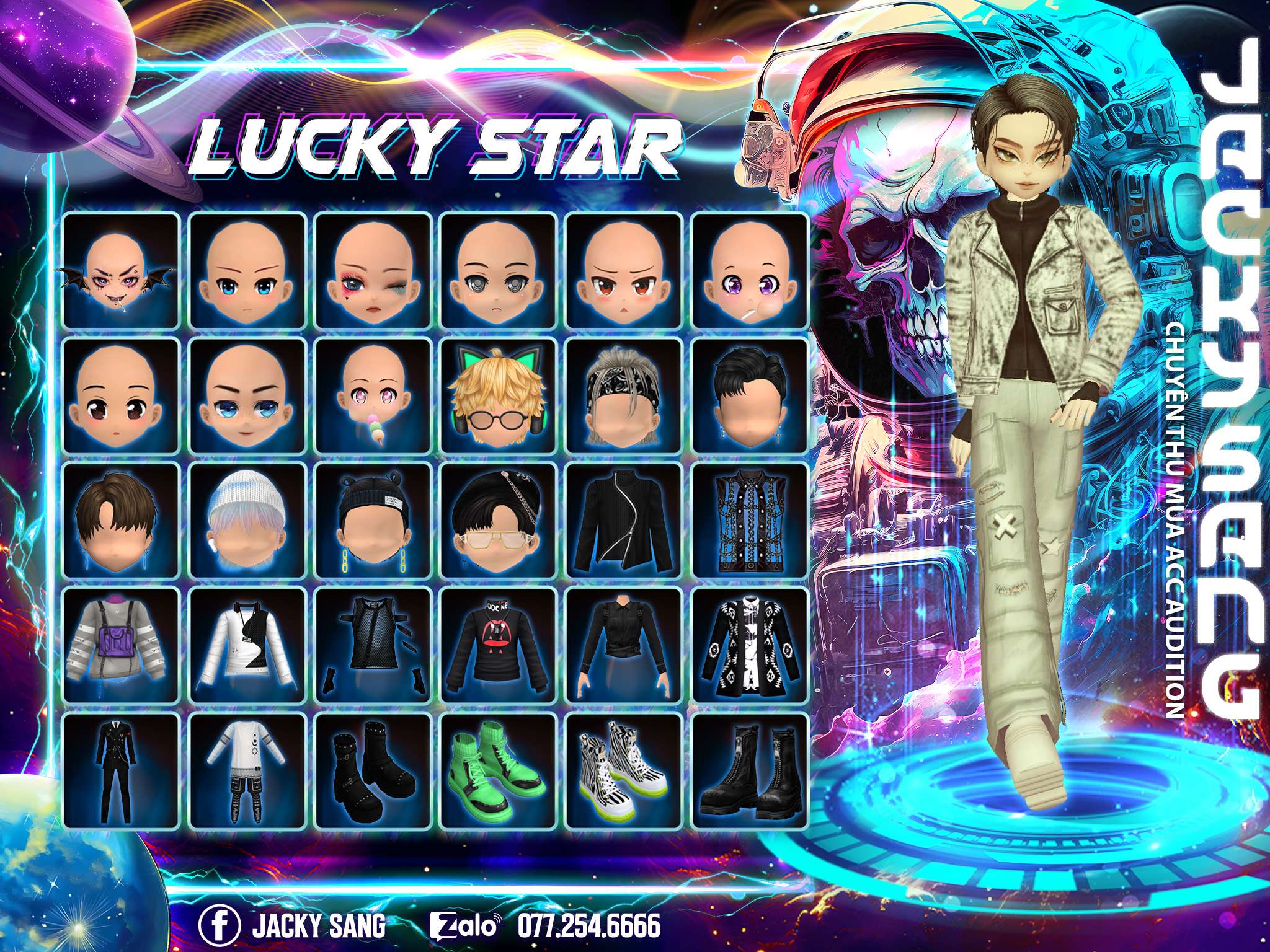This screenshot has width=1270, height=952.
Task: Choose the black asymmetric zipper jacket
Action: pos(623,521)
